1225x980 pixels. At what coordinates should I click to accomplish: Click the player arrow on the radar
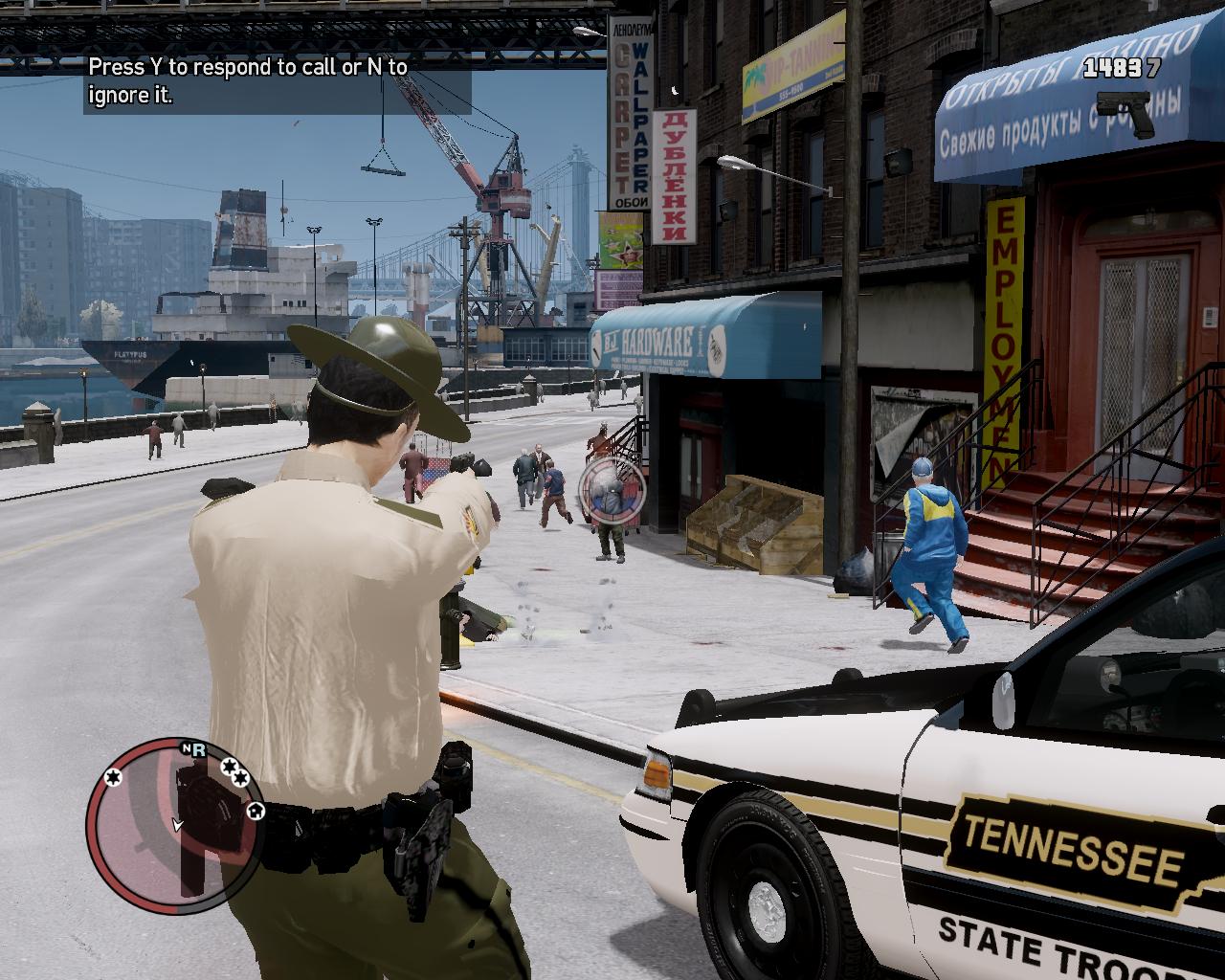[x=177, y=824]
